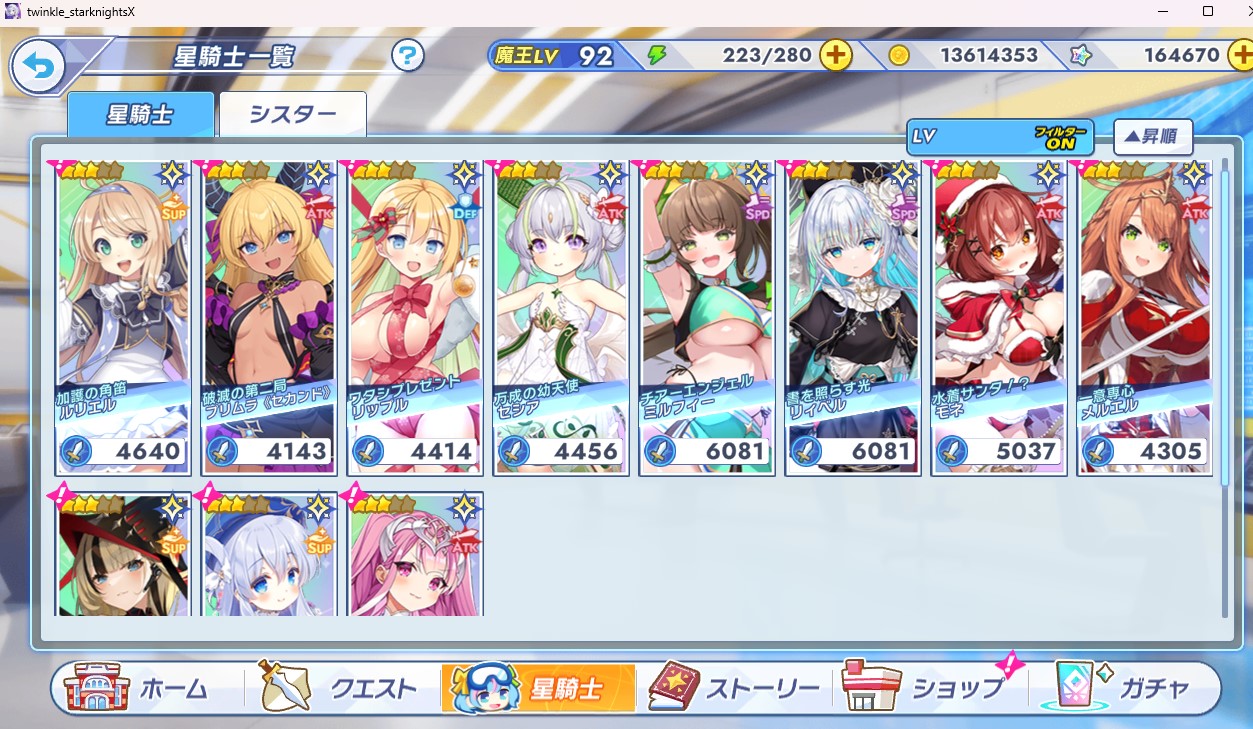1253x729 pixels.
Task: Select the ルリエル character card
Action: click(122, 316)
